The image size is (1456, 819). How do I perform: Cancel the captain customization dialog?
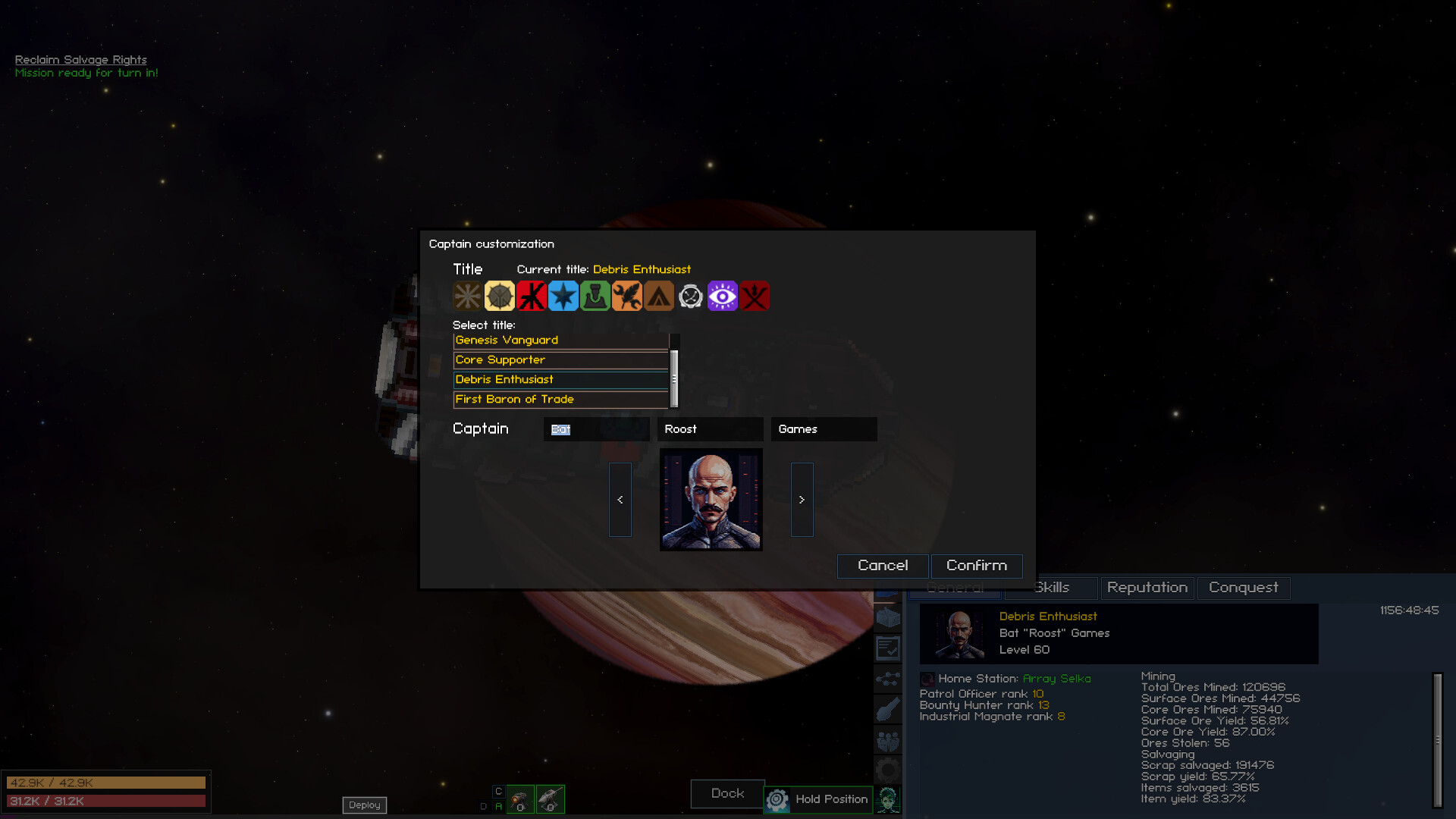click(x=882, y=566)
